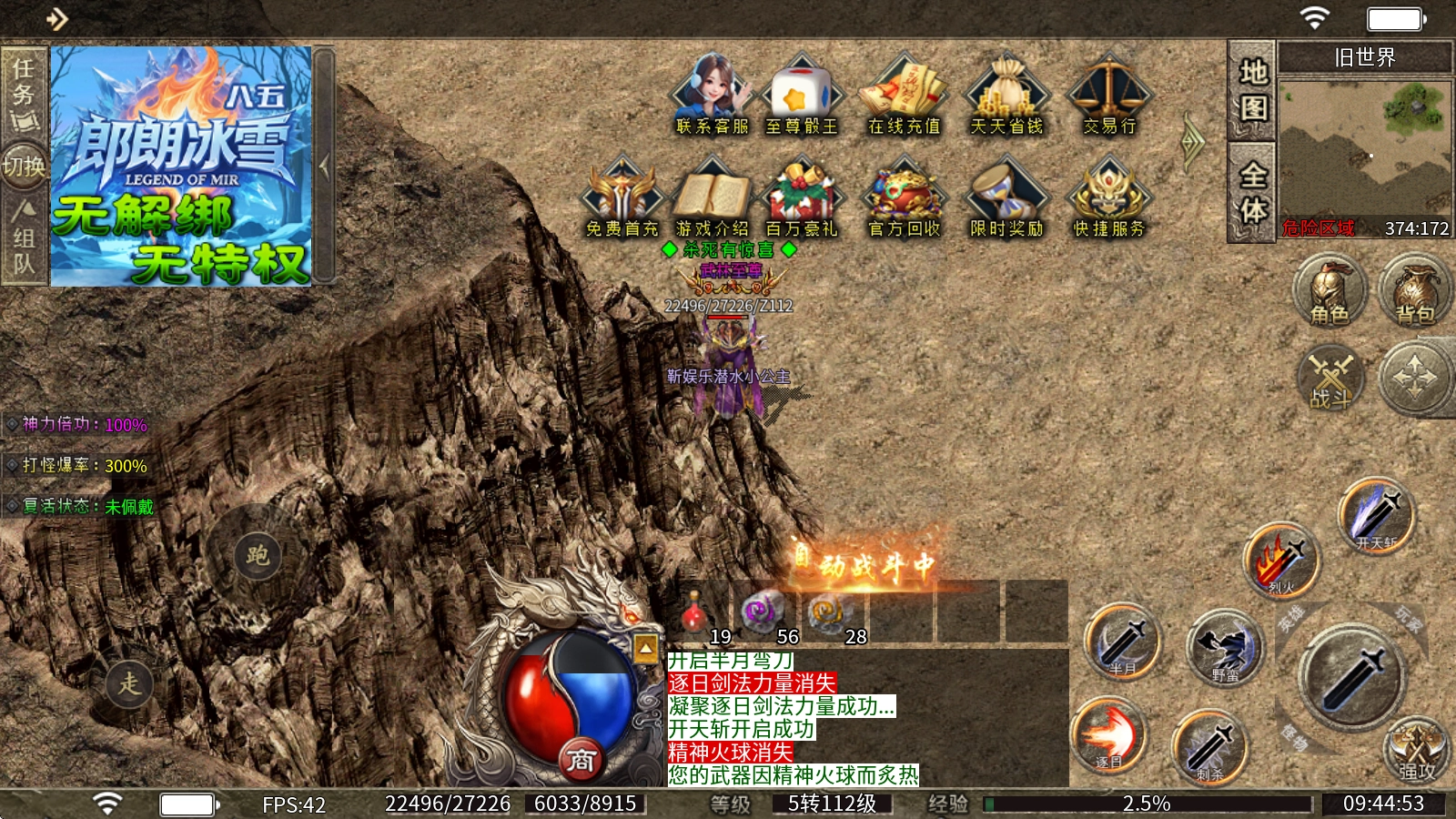Open the 角色 character sheet
The height and width of the screenshot is (819, 1456).
pyautogui.click(x=1330, y=291)
